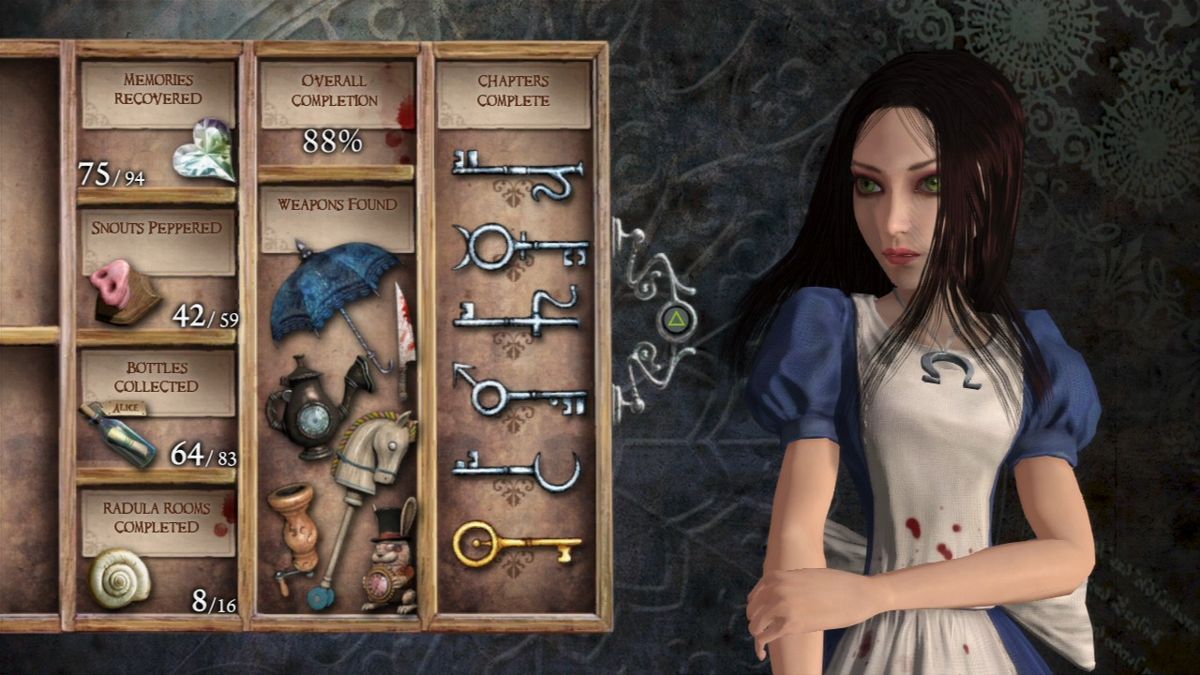Pick the blue umbrella weapon
Image resolution: width=1200 pixels, height=675 pixels.
tap(335, 296)
